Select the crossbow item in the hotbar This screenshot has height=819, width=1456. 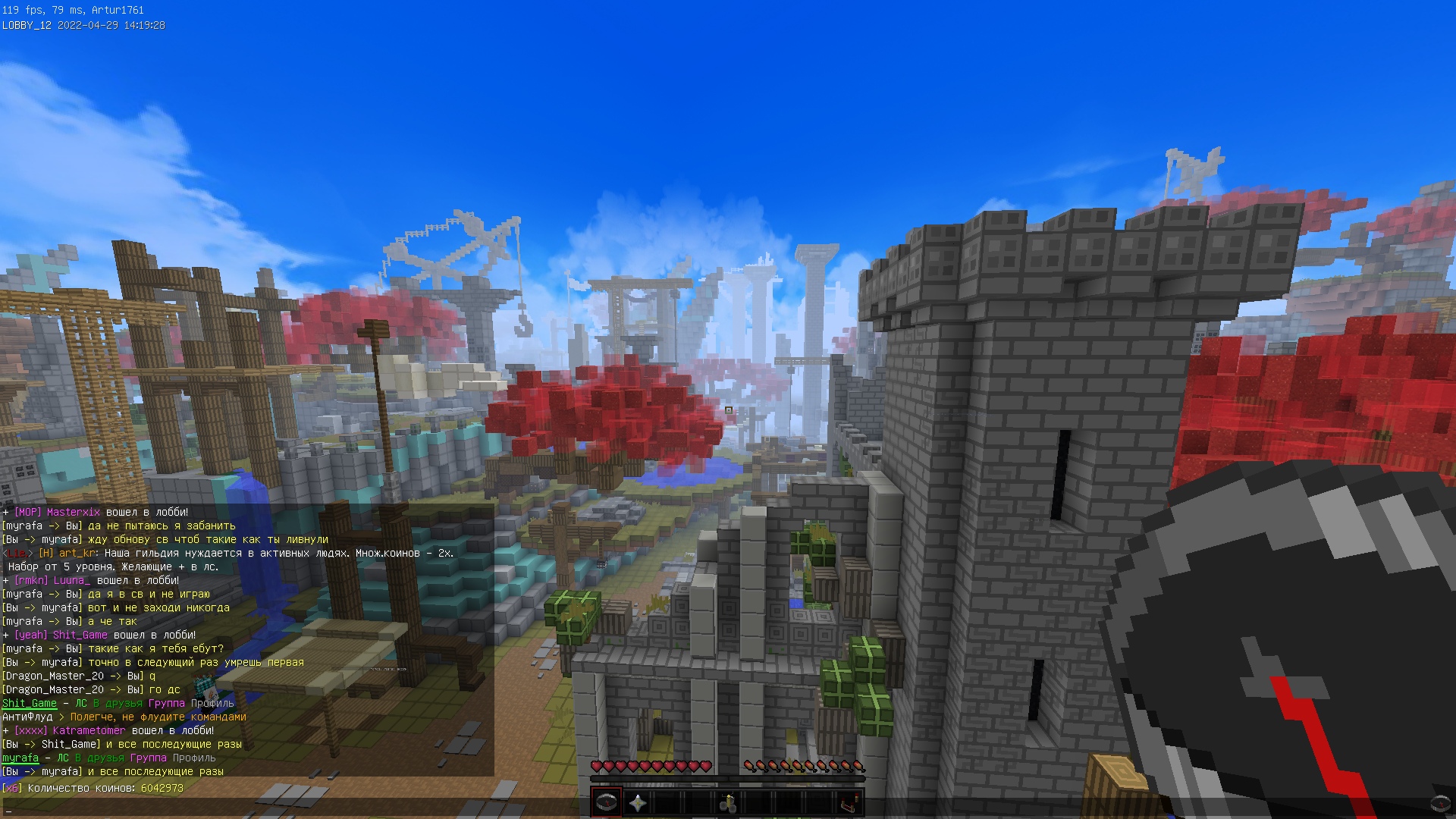(728, 802)
